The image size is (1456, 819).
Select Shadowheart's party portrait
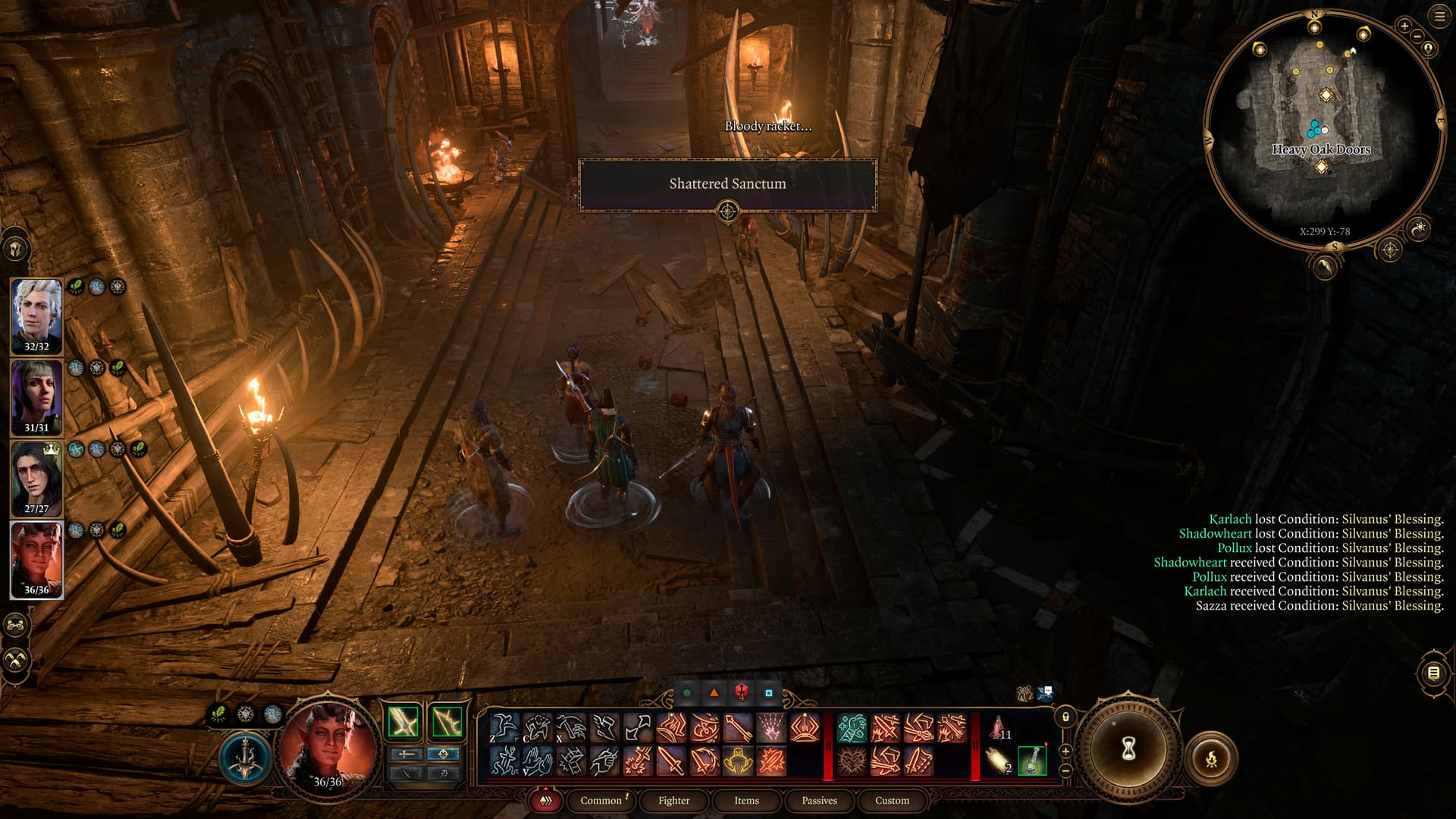click(x=36, y=396)
